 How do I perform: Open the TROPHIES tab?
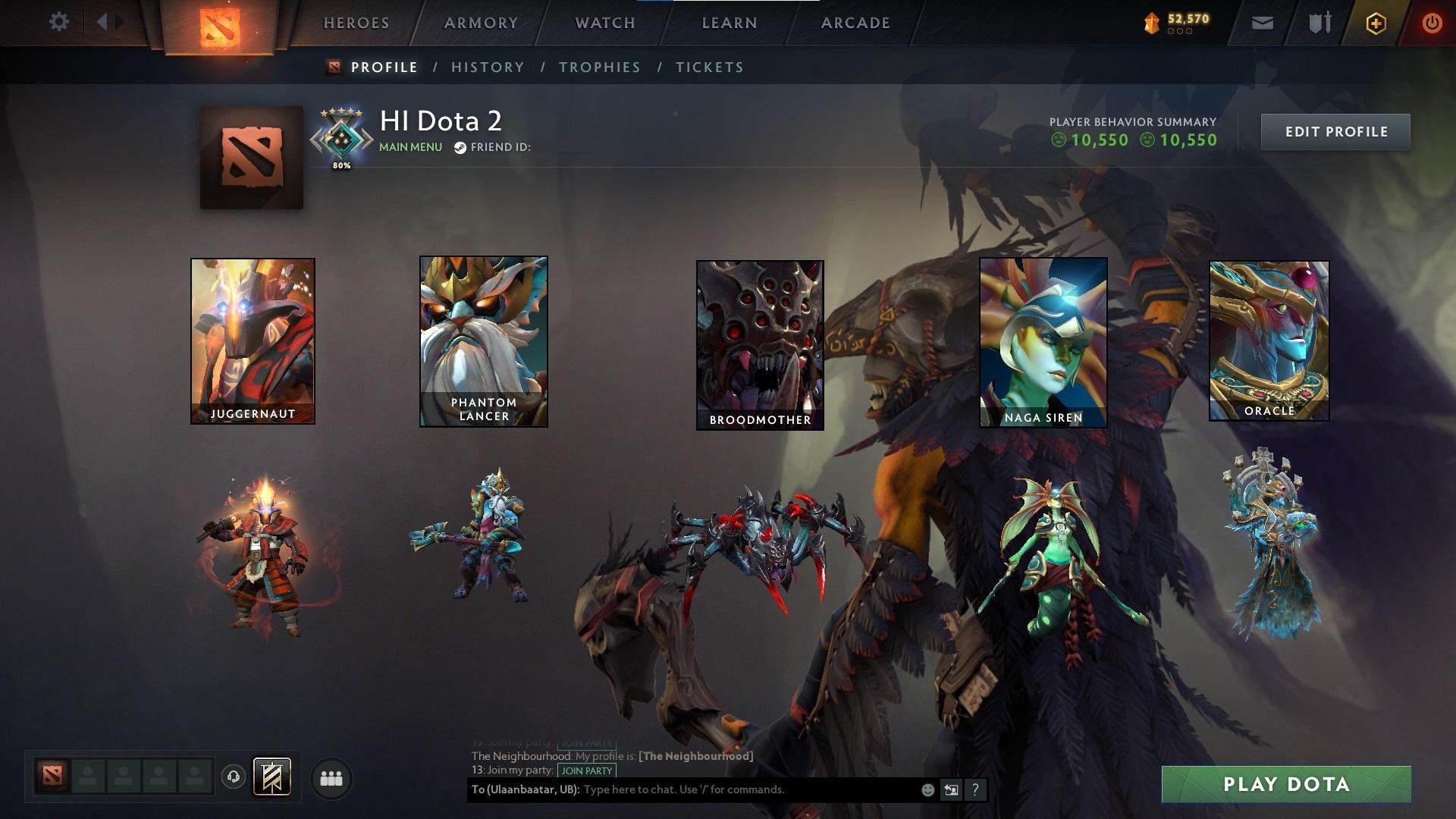point(600,67)
